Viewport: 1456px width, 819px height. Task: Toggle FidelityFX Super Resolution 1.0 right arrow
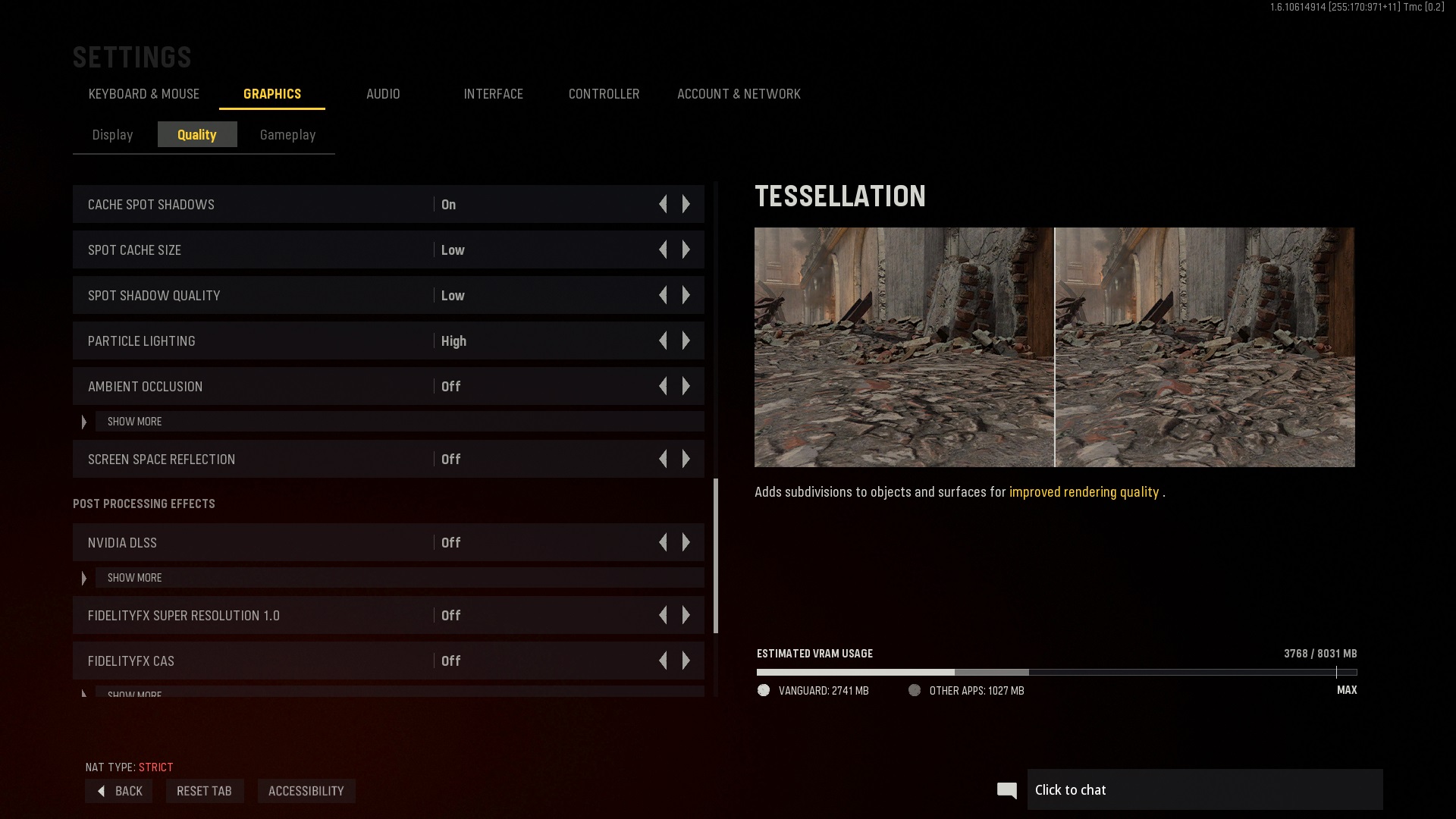(686, 616)
